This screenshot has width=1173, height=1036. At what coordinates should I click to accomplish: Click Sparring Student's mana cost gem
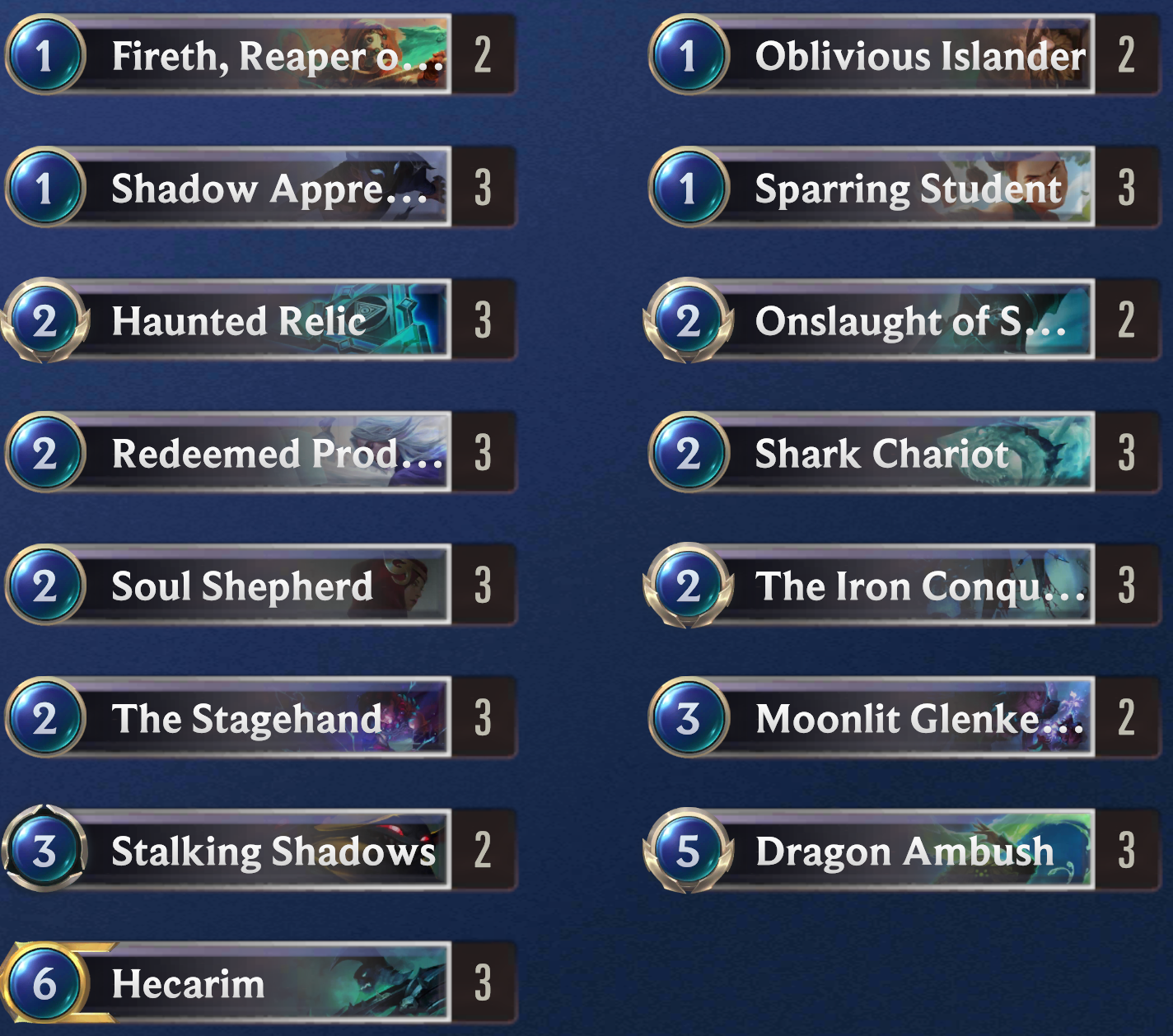(690, 189)
